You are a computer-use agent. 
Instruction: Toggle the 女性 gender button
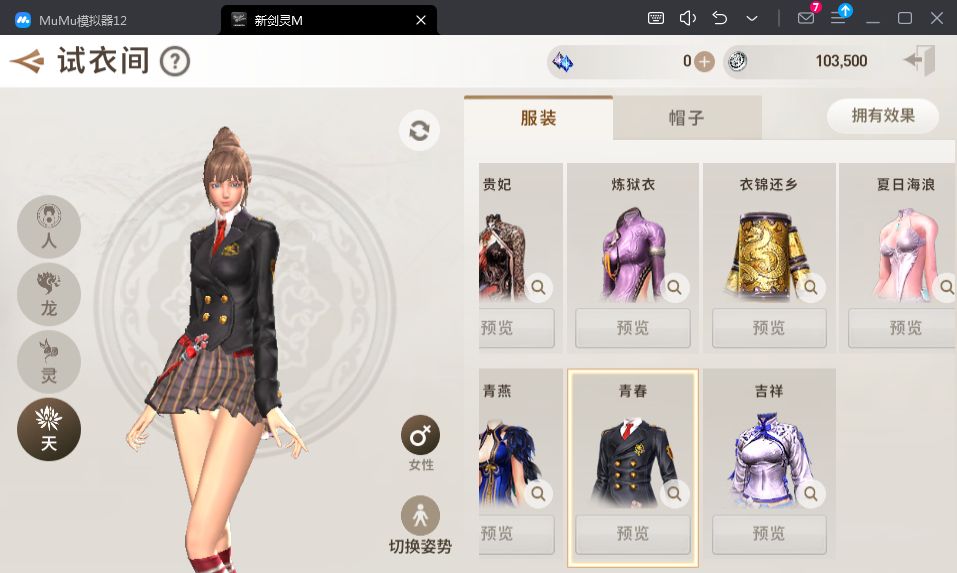[x=420, y=437]
